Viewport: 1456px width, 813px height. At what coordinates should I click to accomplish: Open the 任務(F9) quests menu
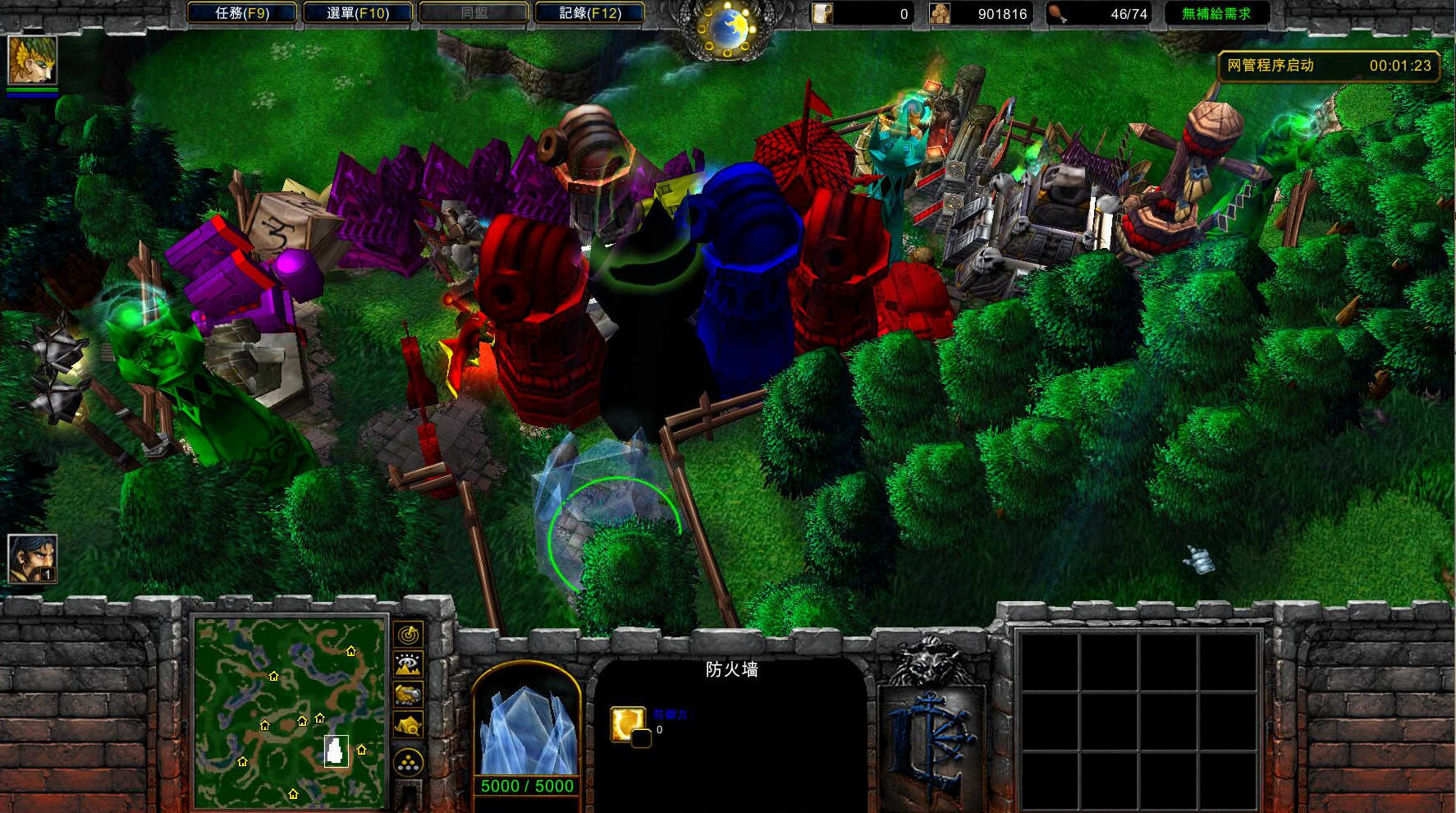pos(242,13)
